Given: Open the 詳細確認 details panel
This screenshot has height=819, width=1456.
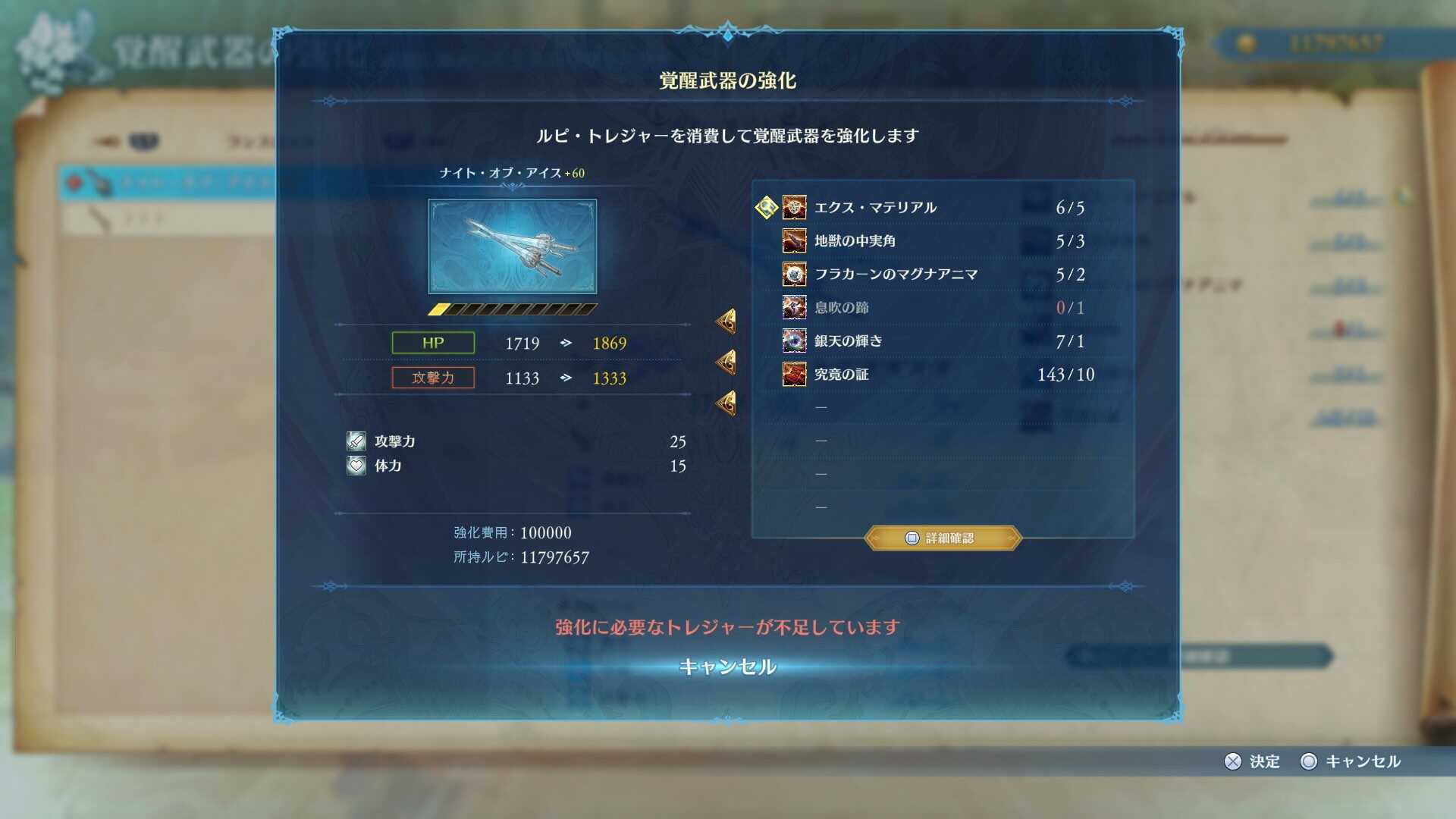Looking at the screenshot, I should tap(943, 538).
